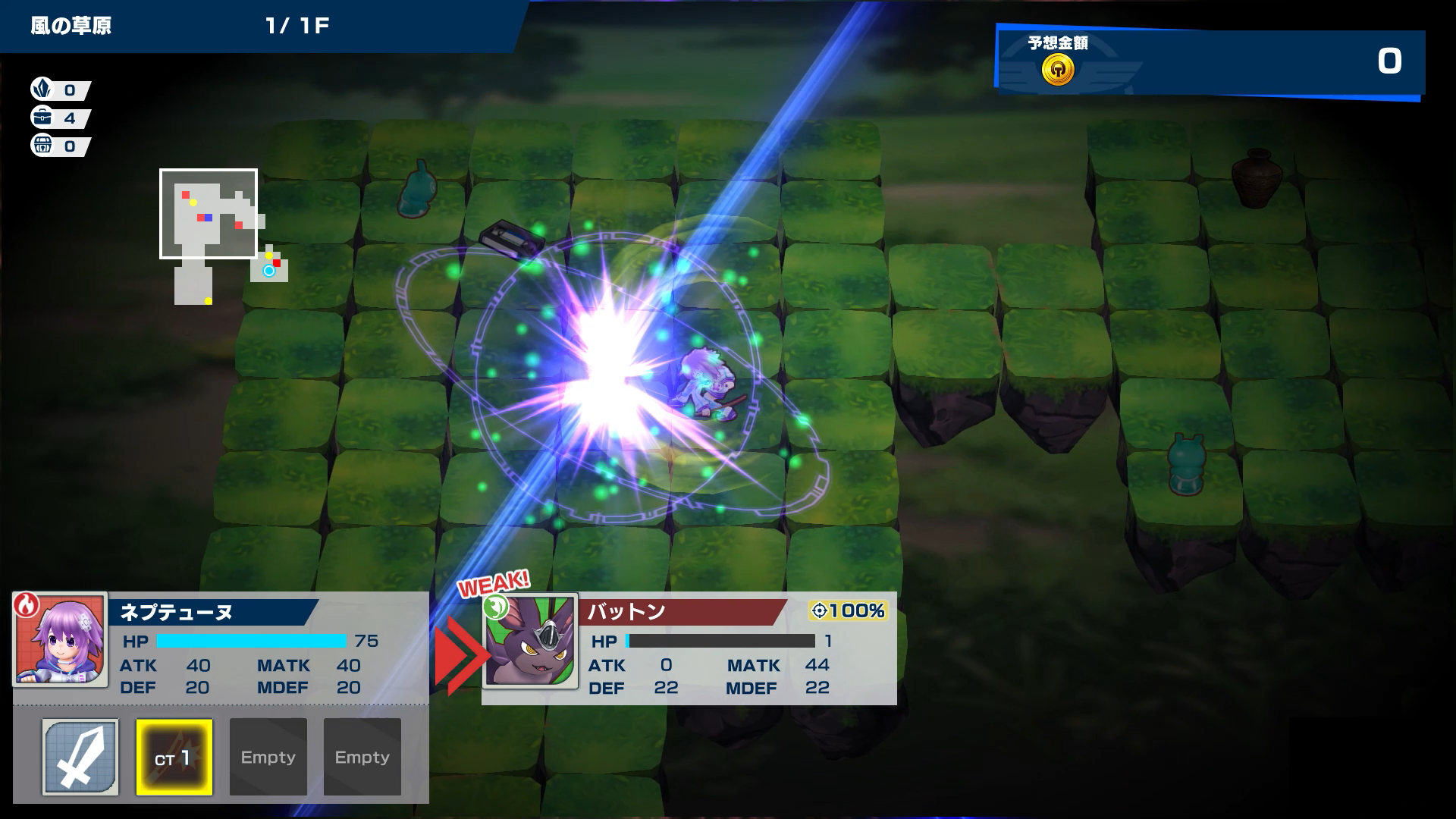Choose the highlighted CT 1 skill slot
This screenshot has height=819, width=1456.
point(174,757)
